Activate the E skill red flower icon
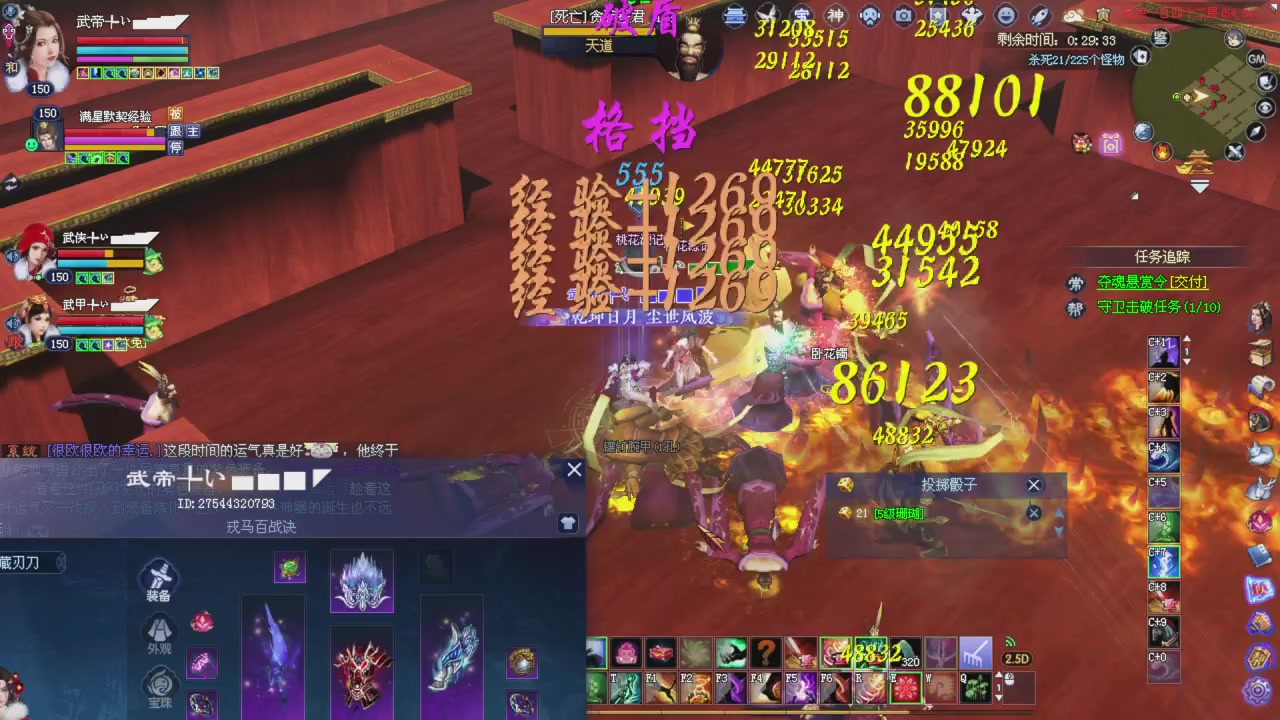 (x=905, y=685)
